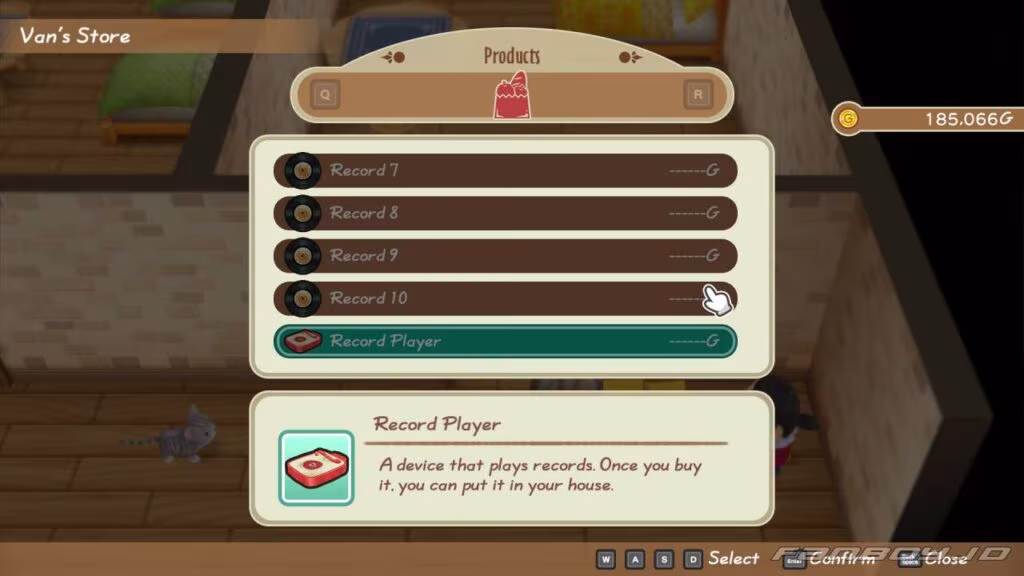Select the Record 7 product row

[x=505, y=170]
